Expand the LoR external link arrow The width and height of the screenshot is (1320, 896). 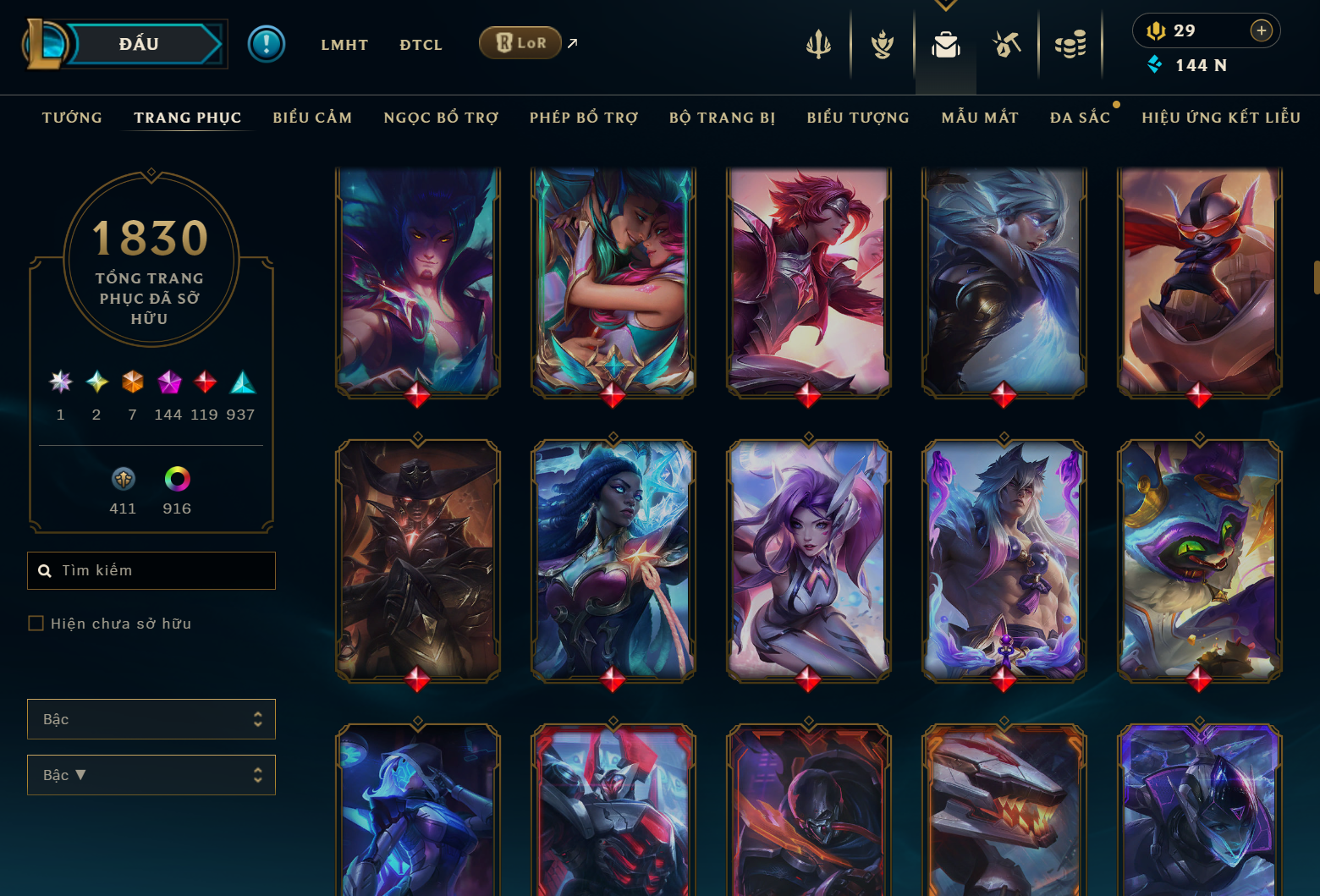point(572,42)
